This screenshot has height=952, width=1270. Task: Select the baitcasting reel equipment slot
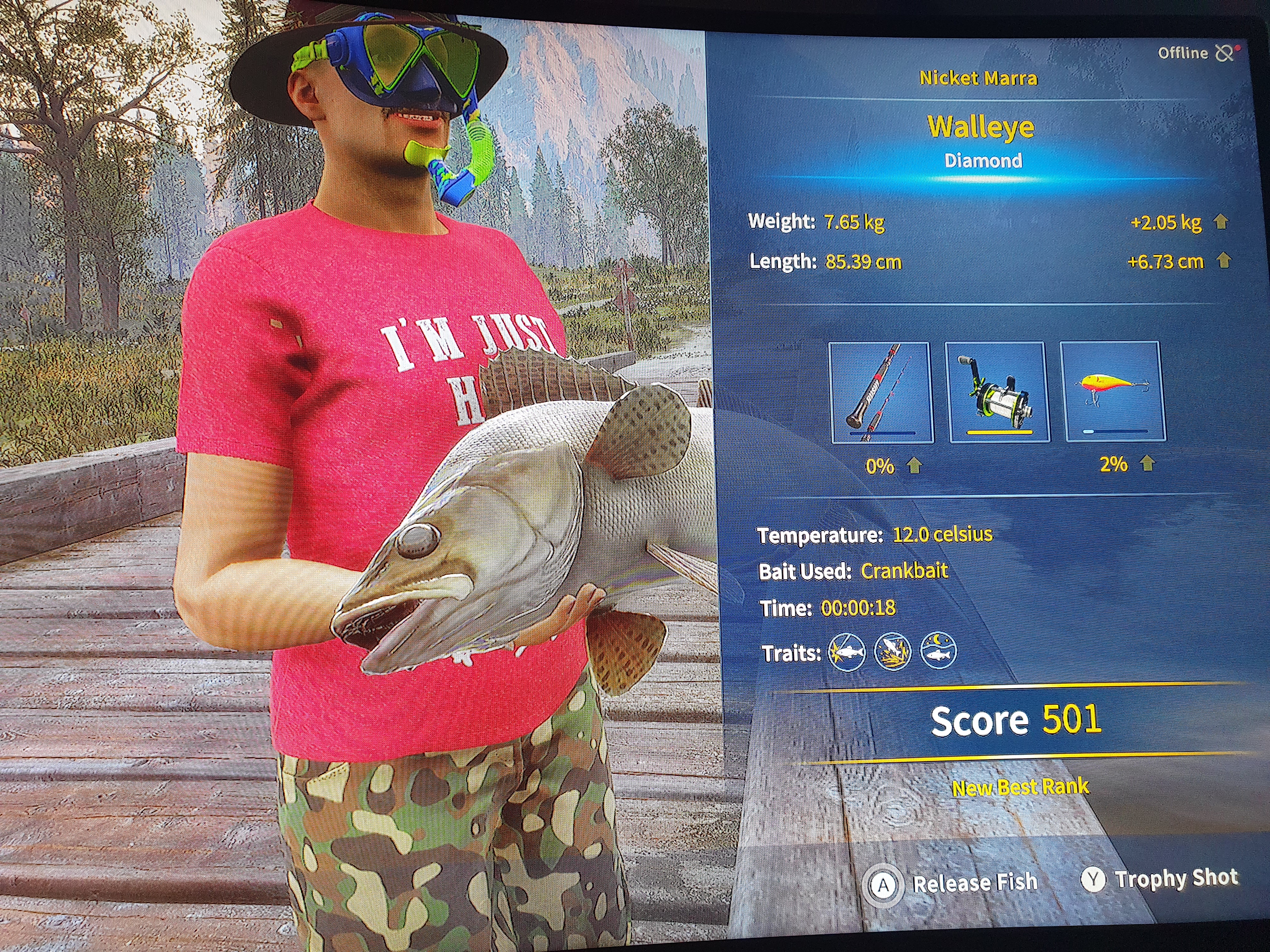997,393
